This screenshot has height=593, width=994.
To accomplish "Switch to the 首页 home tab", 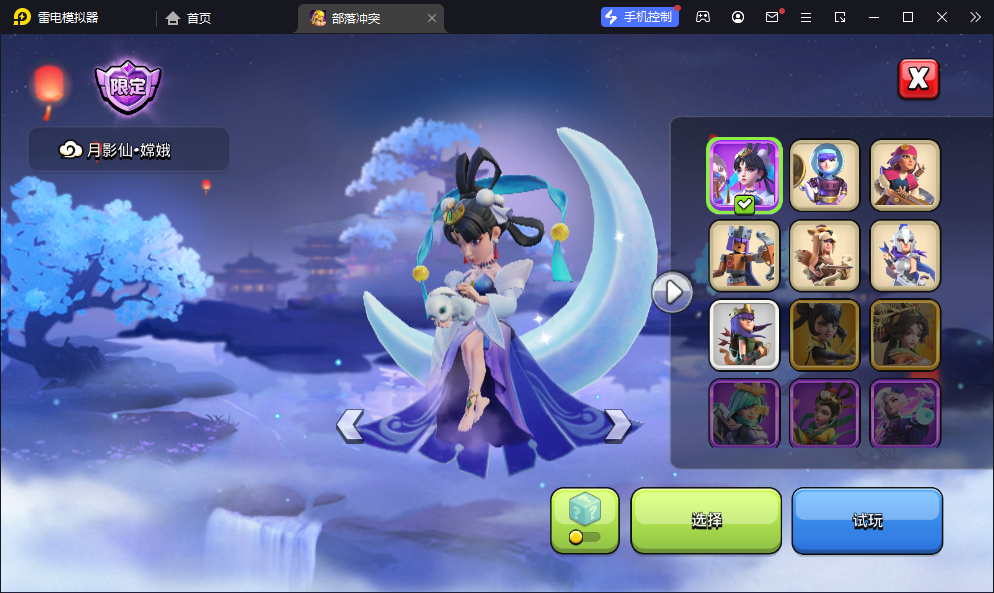I will [189, 17].
